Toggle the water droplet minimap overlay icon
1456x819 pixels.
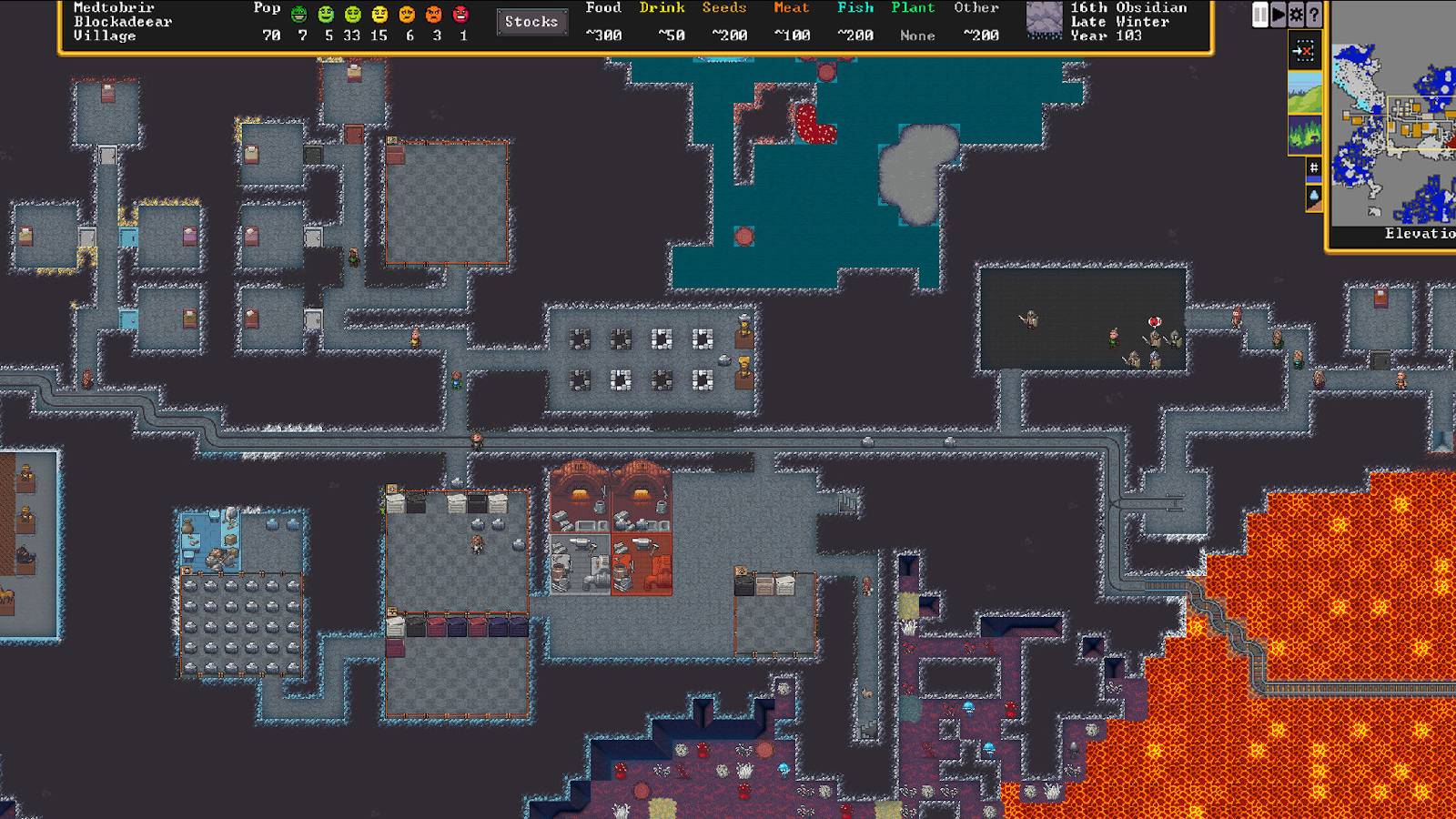[1312, 196]
